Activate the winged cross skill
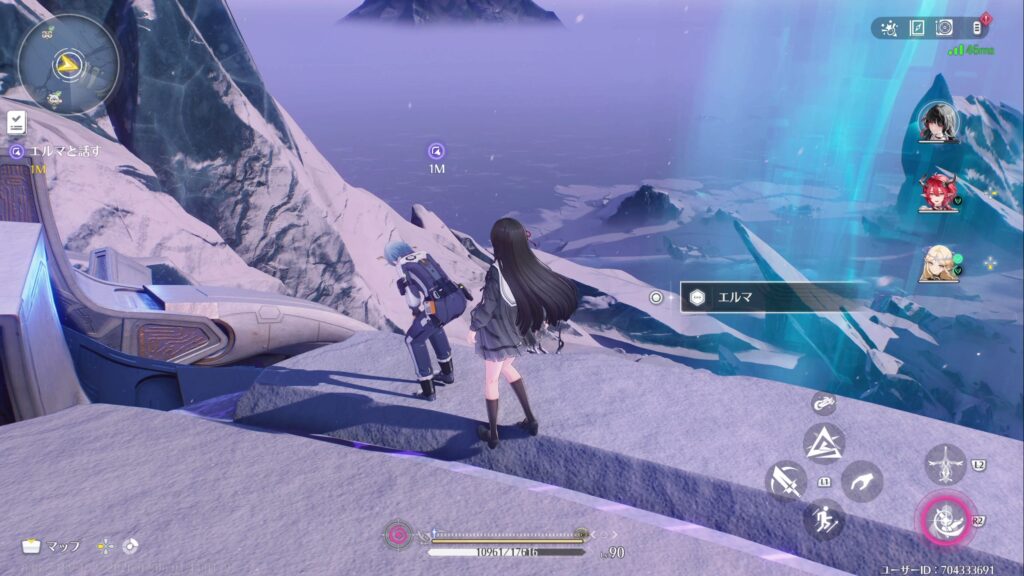The image size is (1024, 576). click(x=945, y=465)
